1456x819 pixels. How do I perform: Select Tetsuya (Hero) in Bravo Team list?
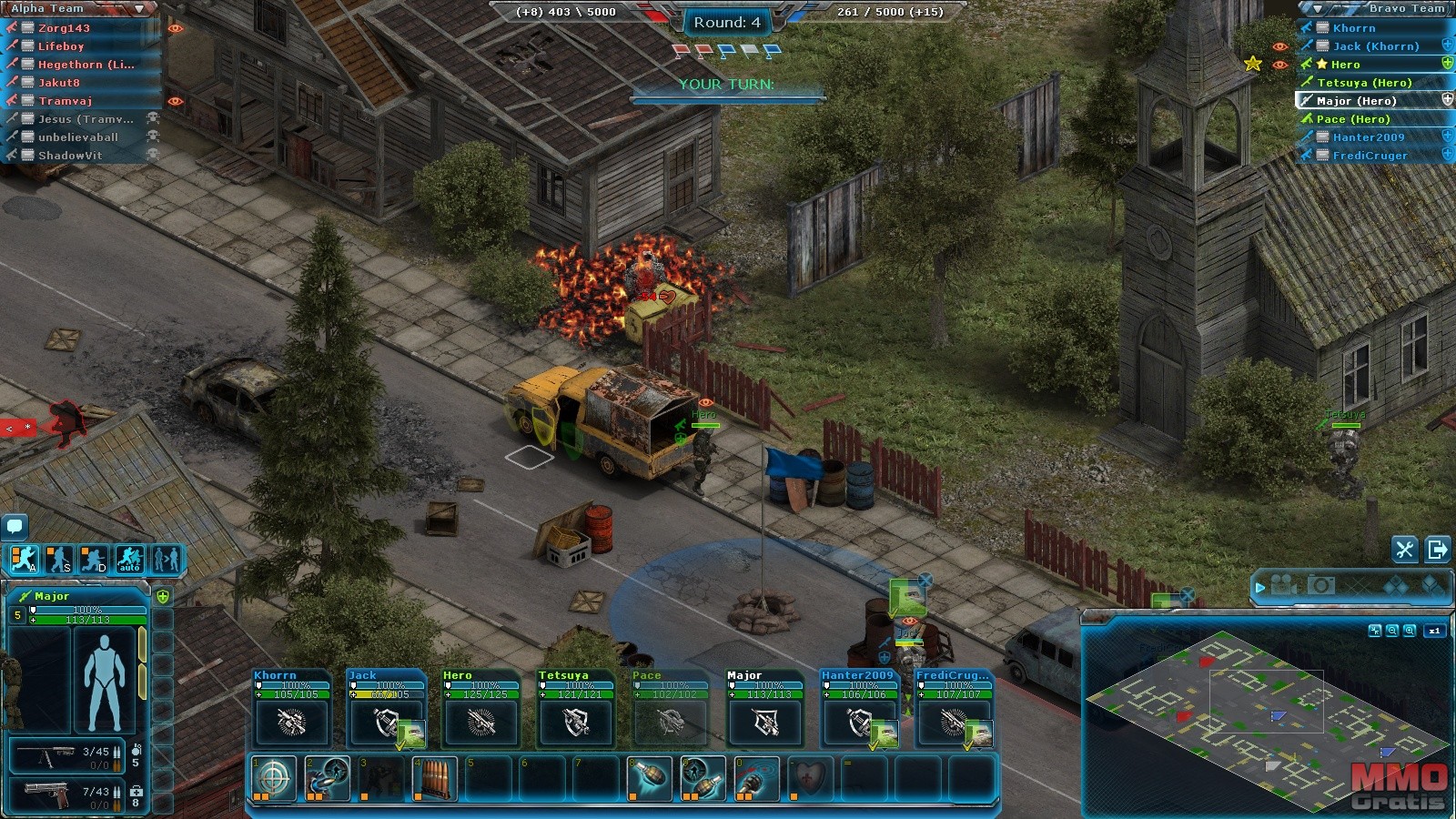1363,83
